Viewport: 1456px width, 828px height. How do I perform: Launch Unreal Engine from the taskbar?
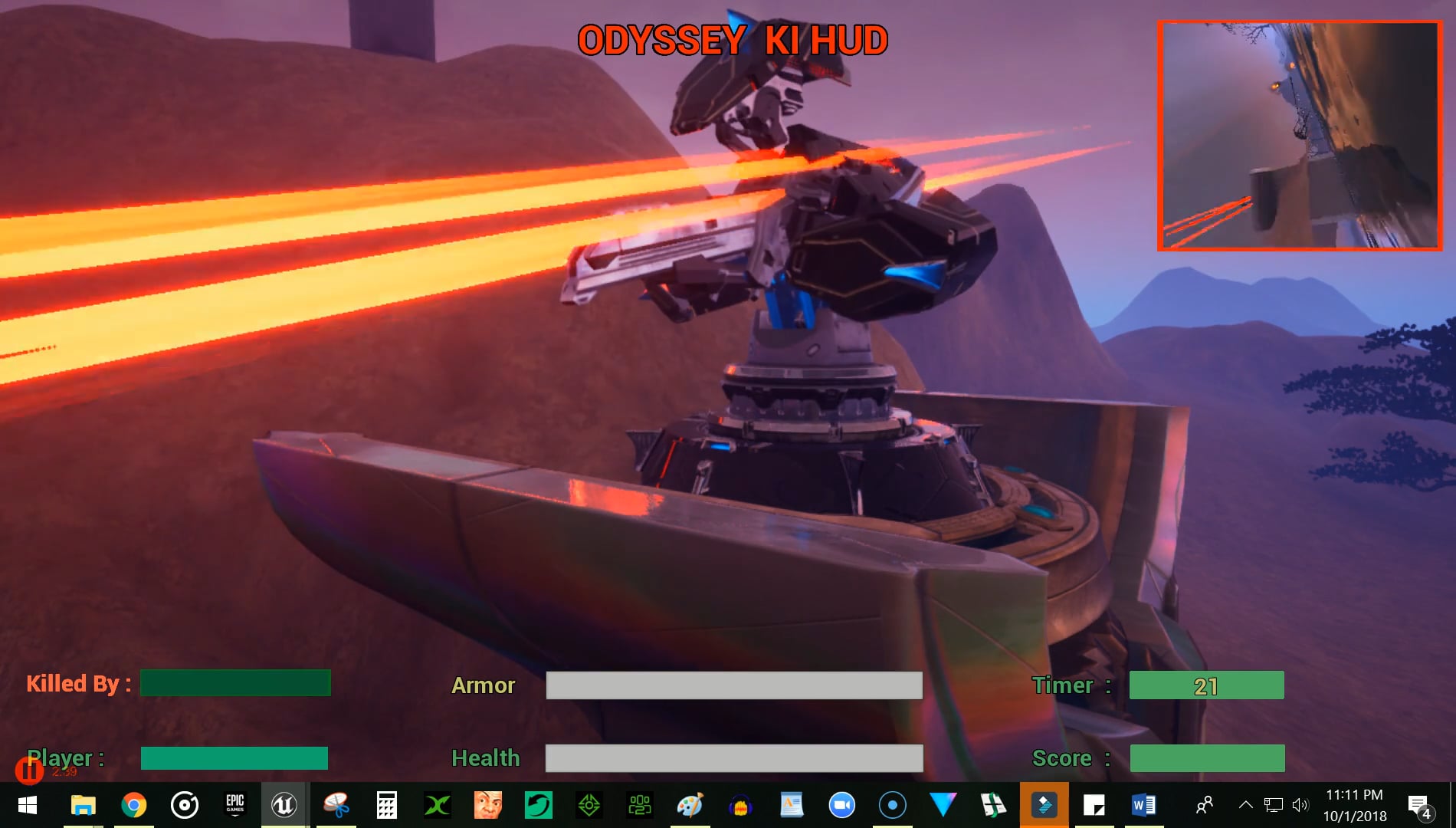tap(284, 804)
